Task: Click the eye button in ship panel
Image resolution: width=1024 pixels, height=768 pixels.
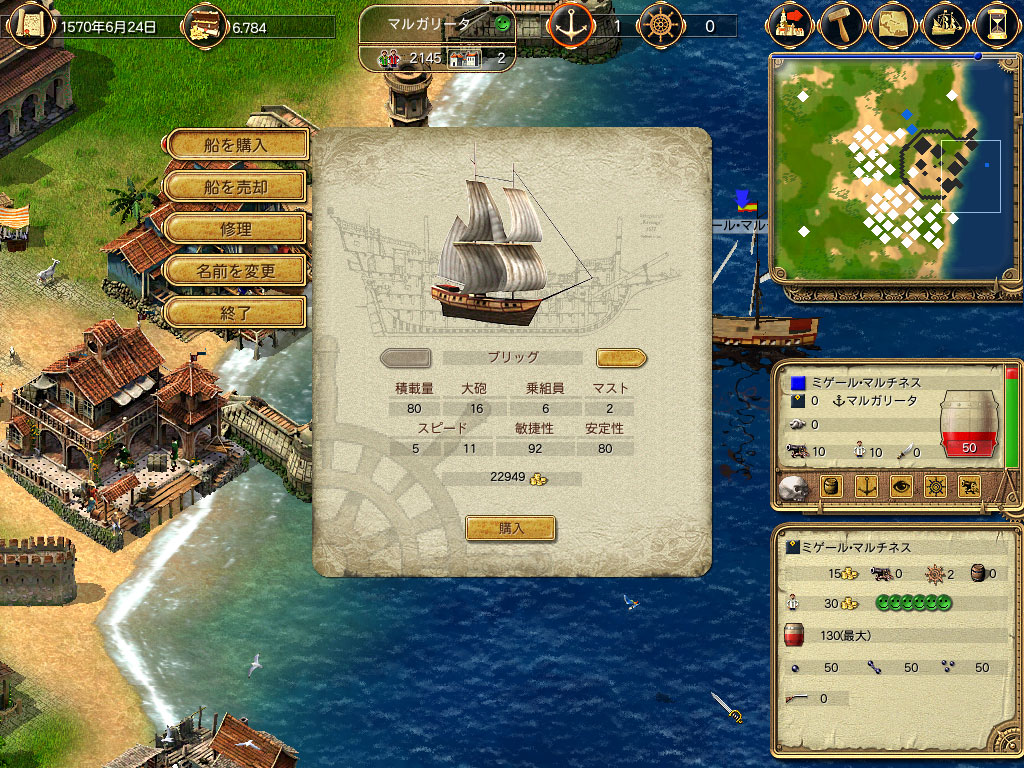Action: (899, 487)
